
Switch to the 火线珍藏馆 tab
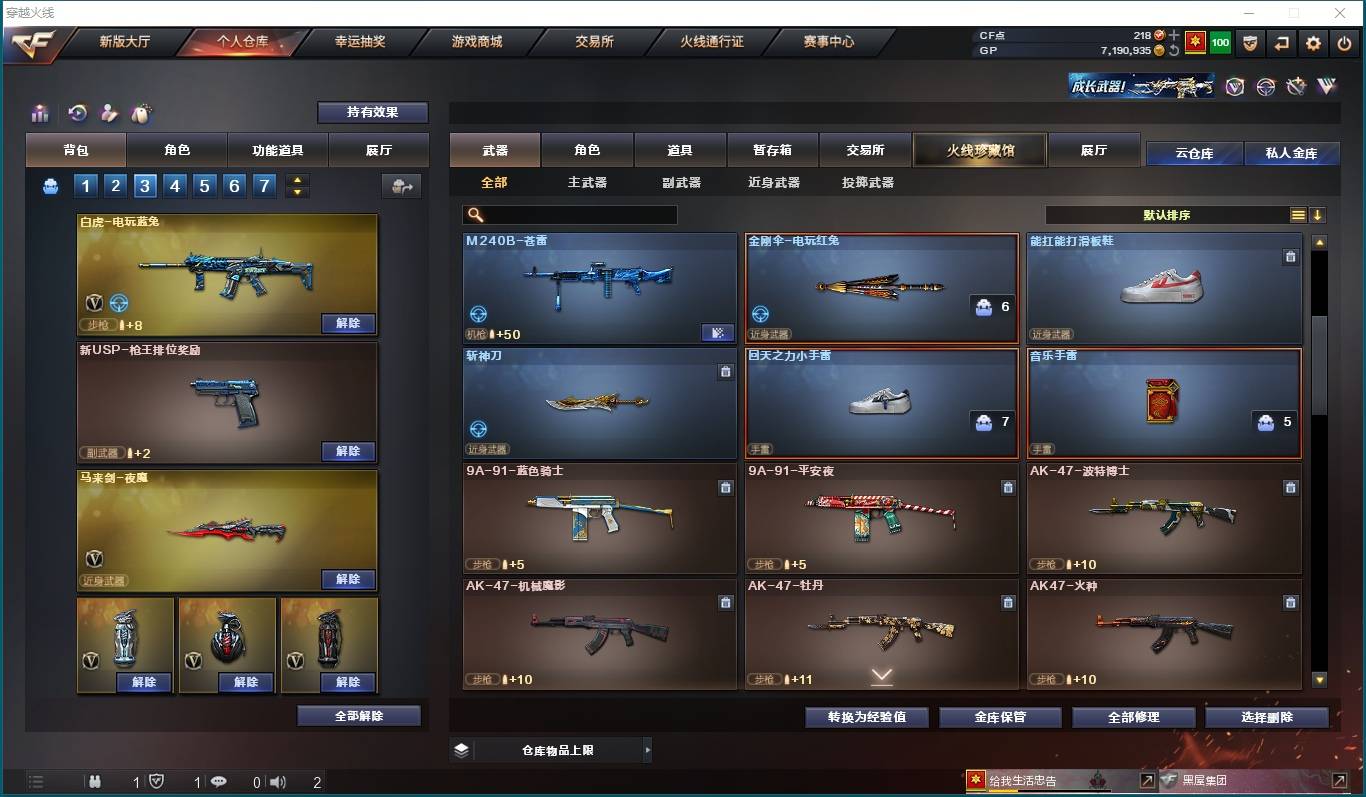(x=979, y=149)
